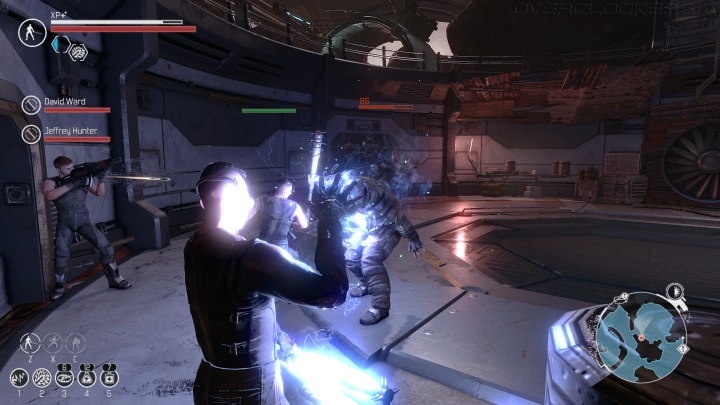Viewport: 720px width, 405px height.
Task: Select companion Jeffrey Hunter's portrait
Action: coord(31,134)
